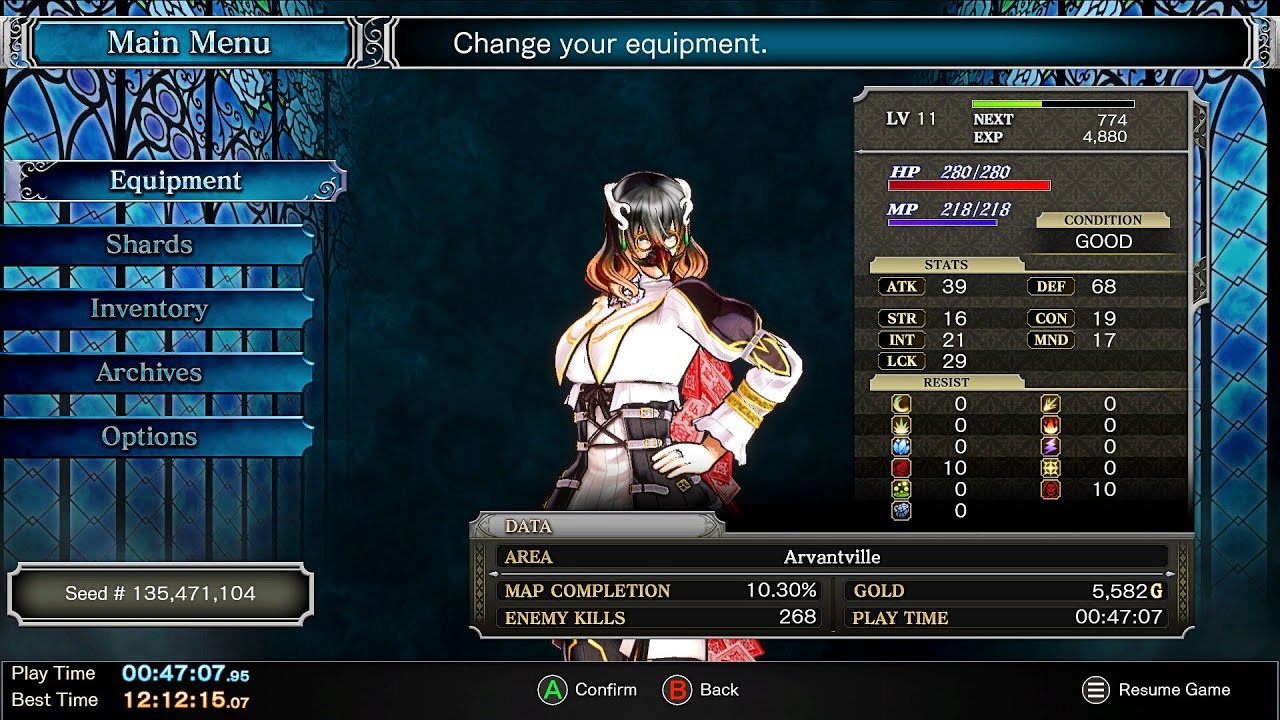Open the Inventory menu

tap(150, 309)
